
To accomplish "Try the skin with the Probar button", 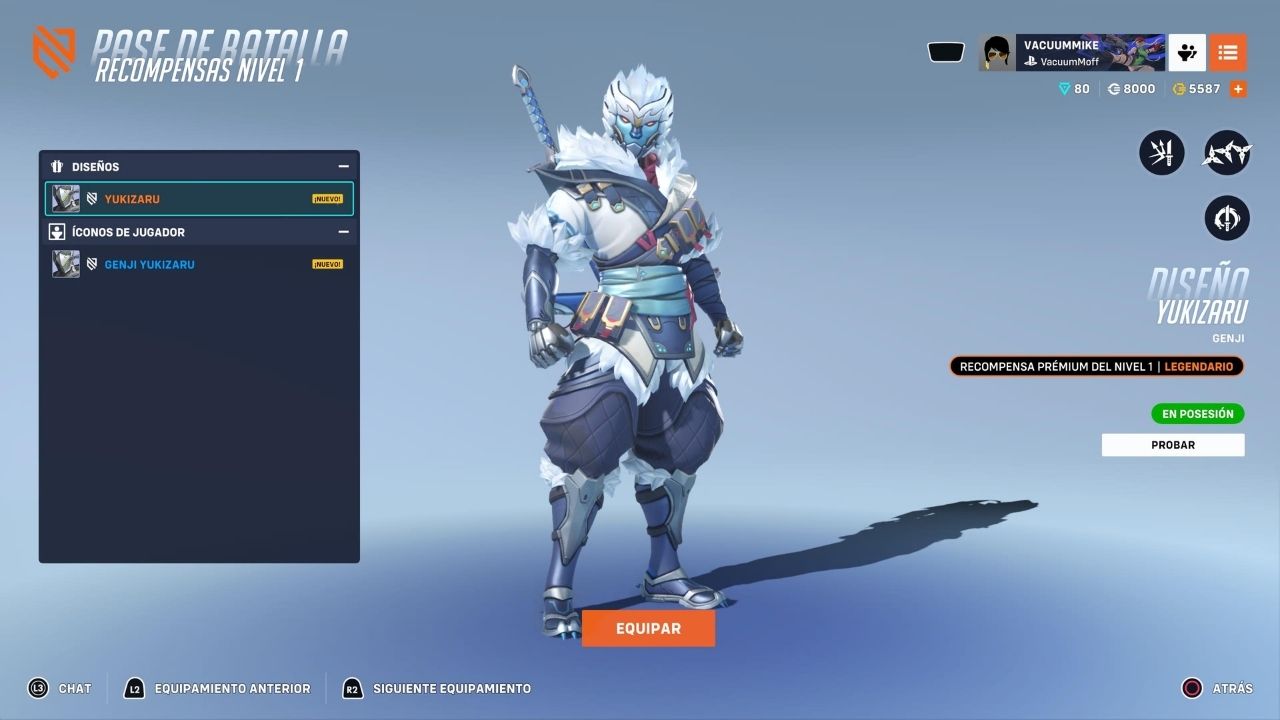I will (1173, 445).
